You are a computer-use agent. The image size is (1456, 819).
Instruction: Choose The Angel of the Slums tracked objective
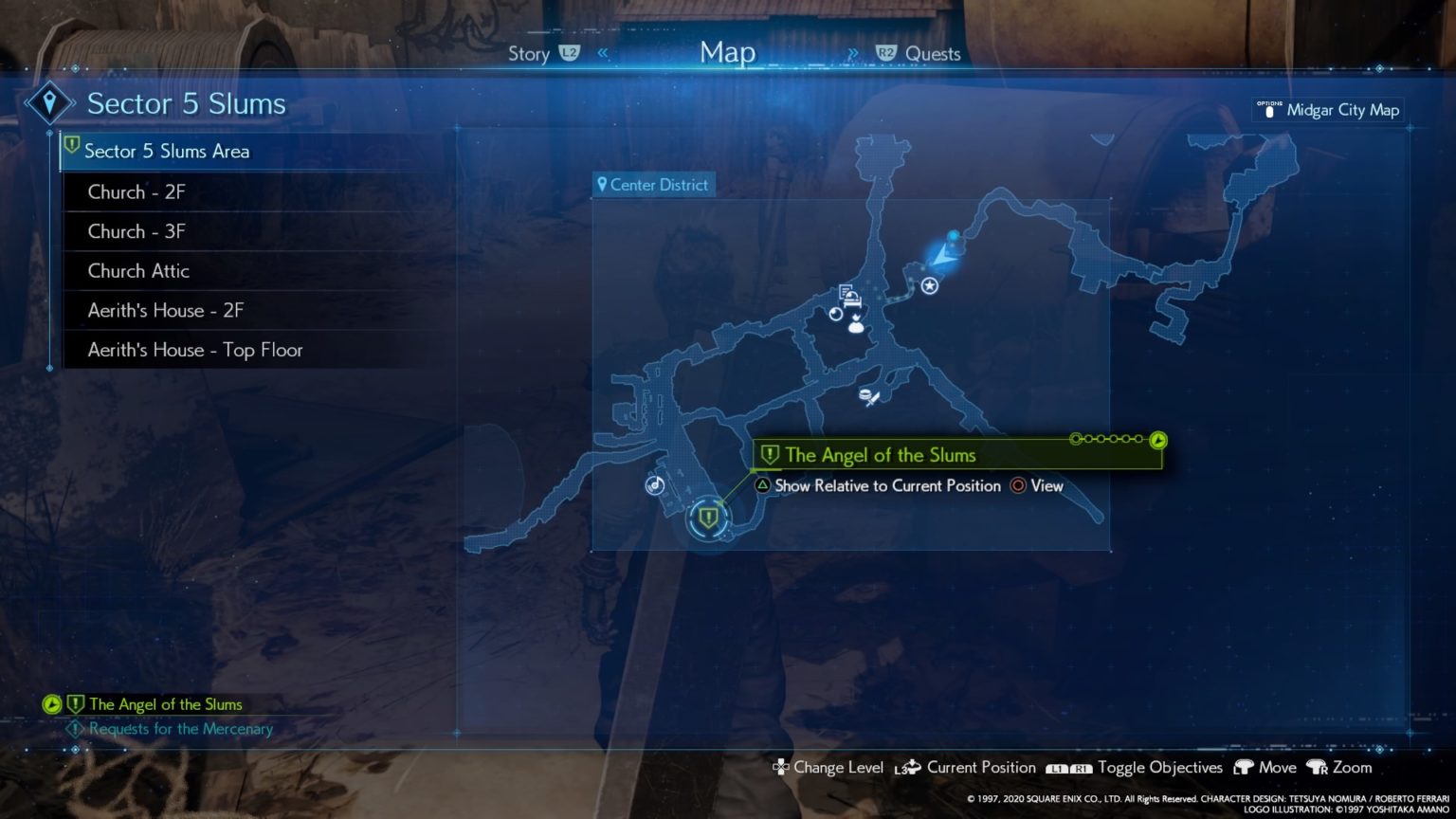coord(165,704)
